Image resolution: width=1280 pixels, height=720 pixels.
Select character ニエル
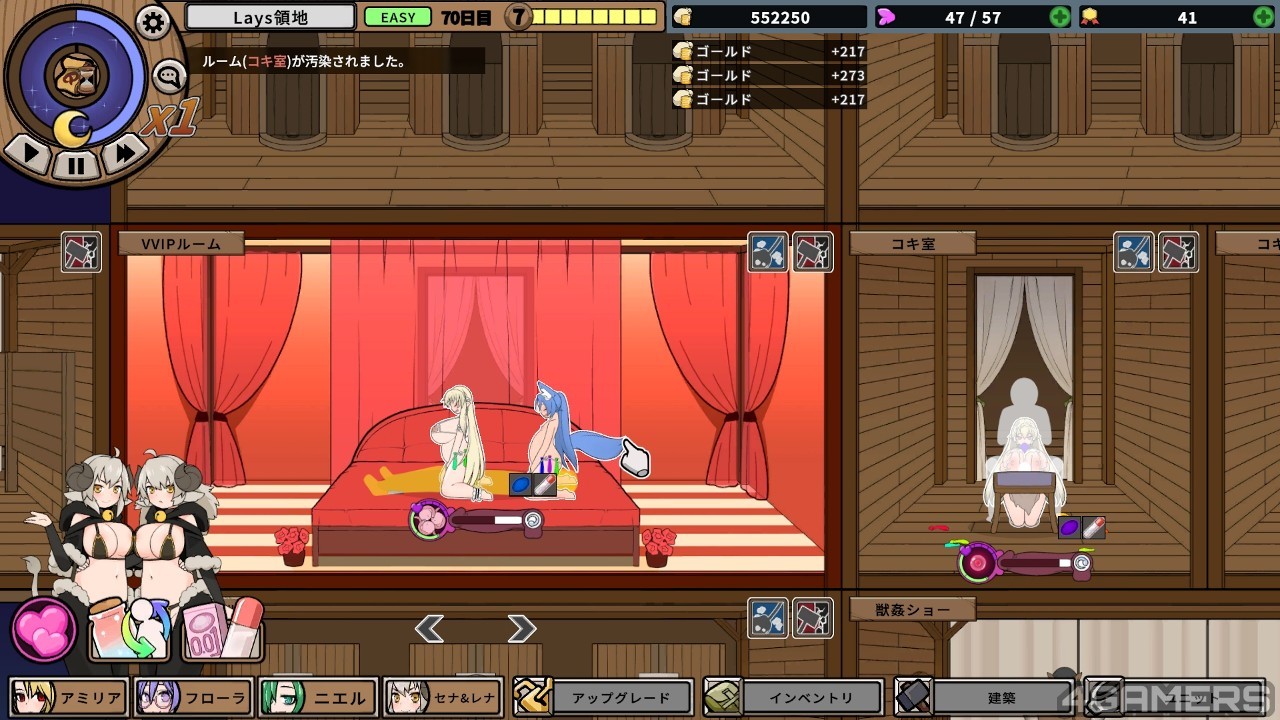pyautogui.click(x=318, y=698)
